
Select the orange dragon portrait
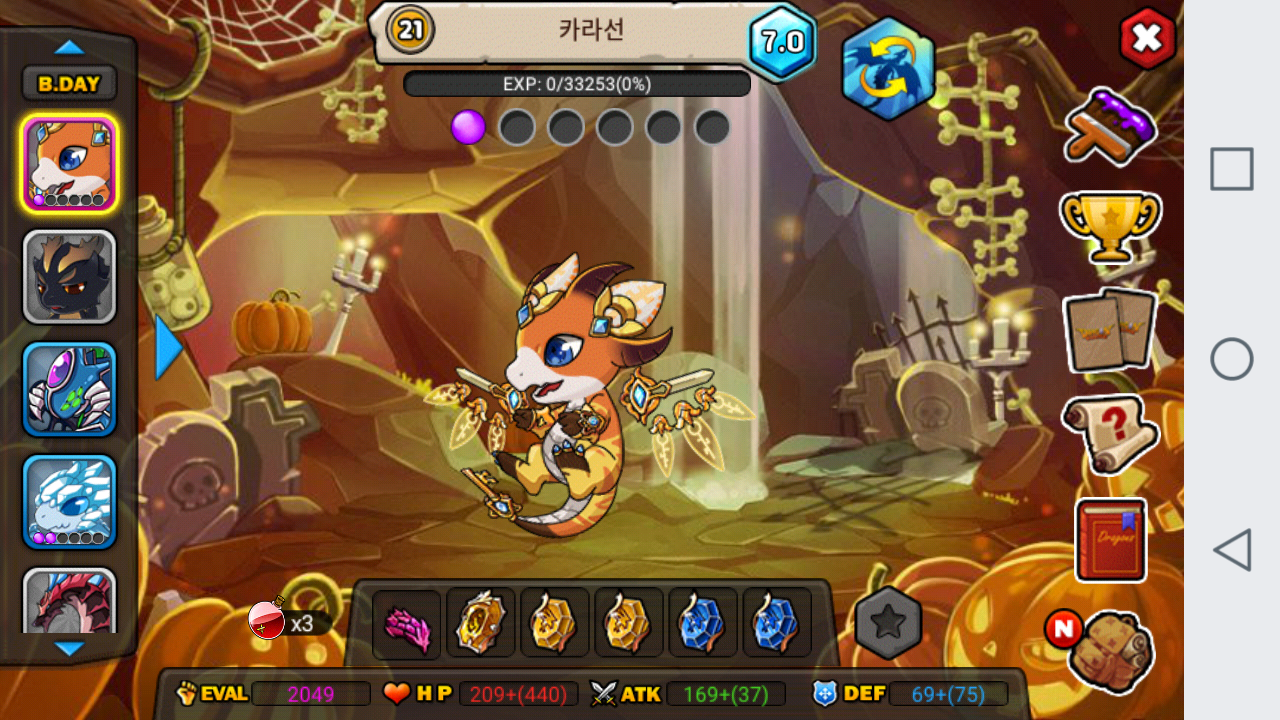(x=69, y=164)
